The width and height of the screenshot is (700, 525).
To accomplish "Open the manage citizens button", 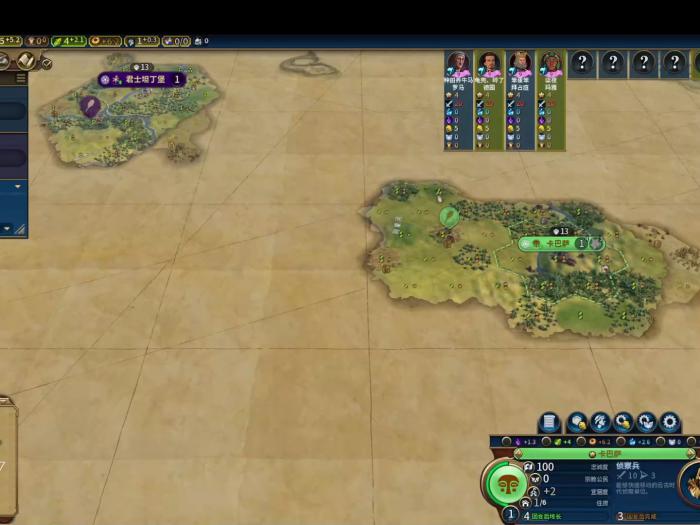I will pos(600,422).
